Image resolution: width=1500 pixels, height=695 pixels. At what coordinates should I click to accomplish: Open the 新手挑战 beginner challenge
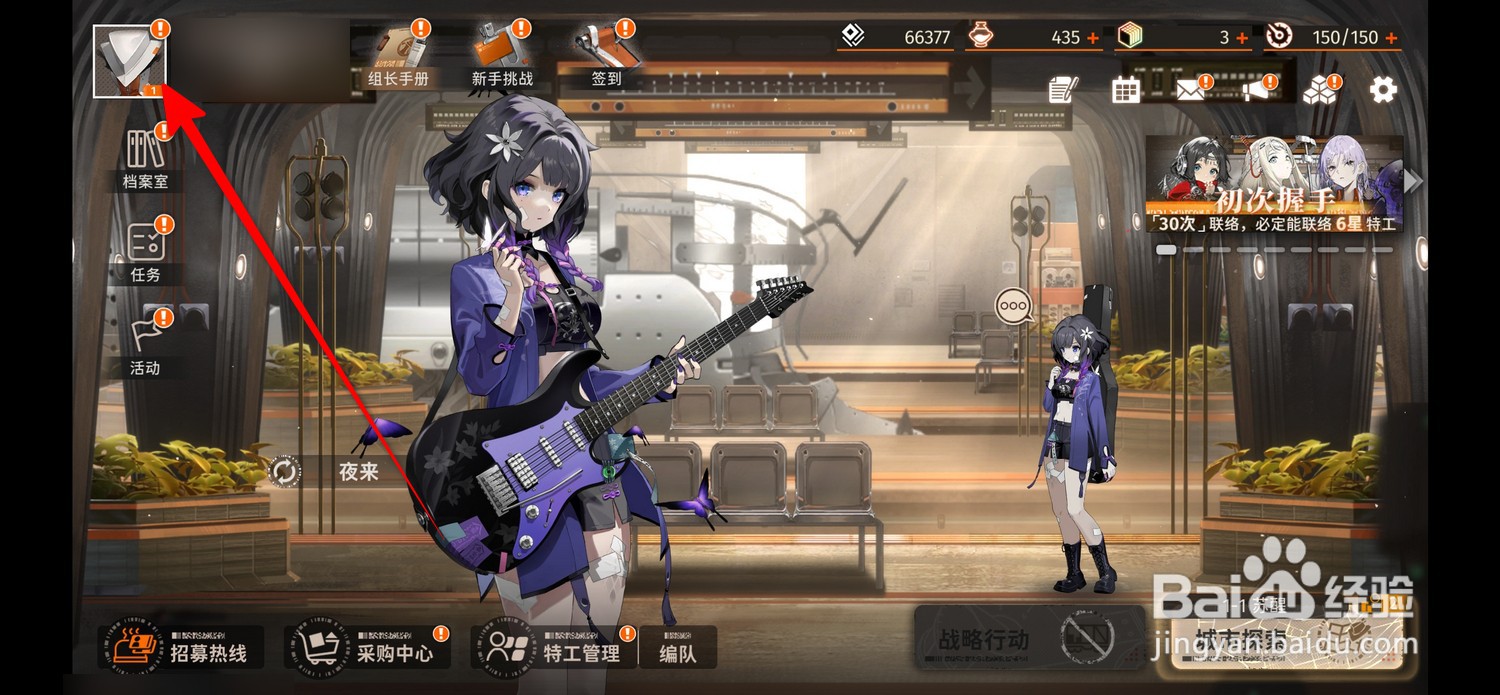tap(502, 55)
